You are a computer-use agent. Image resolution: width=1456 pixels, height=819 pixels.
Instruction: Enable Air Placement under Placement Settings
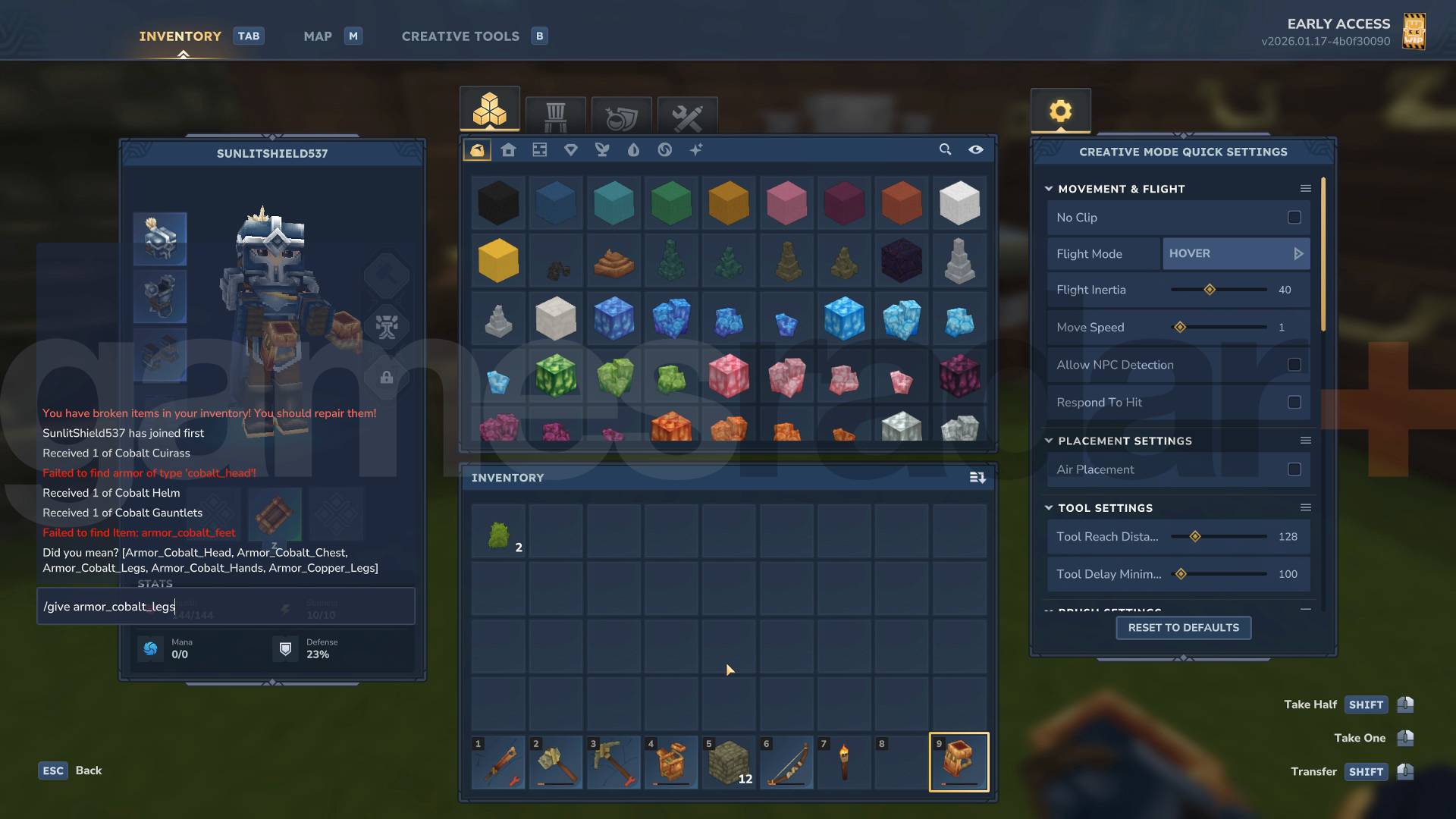click(x=1294, y=469)
